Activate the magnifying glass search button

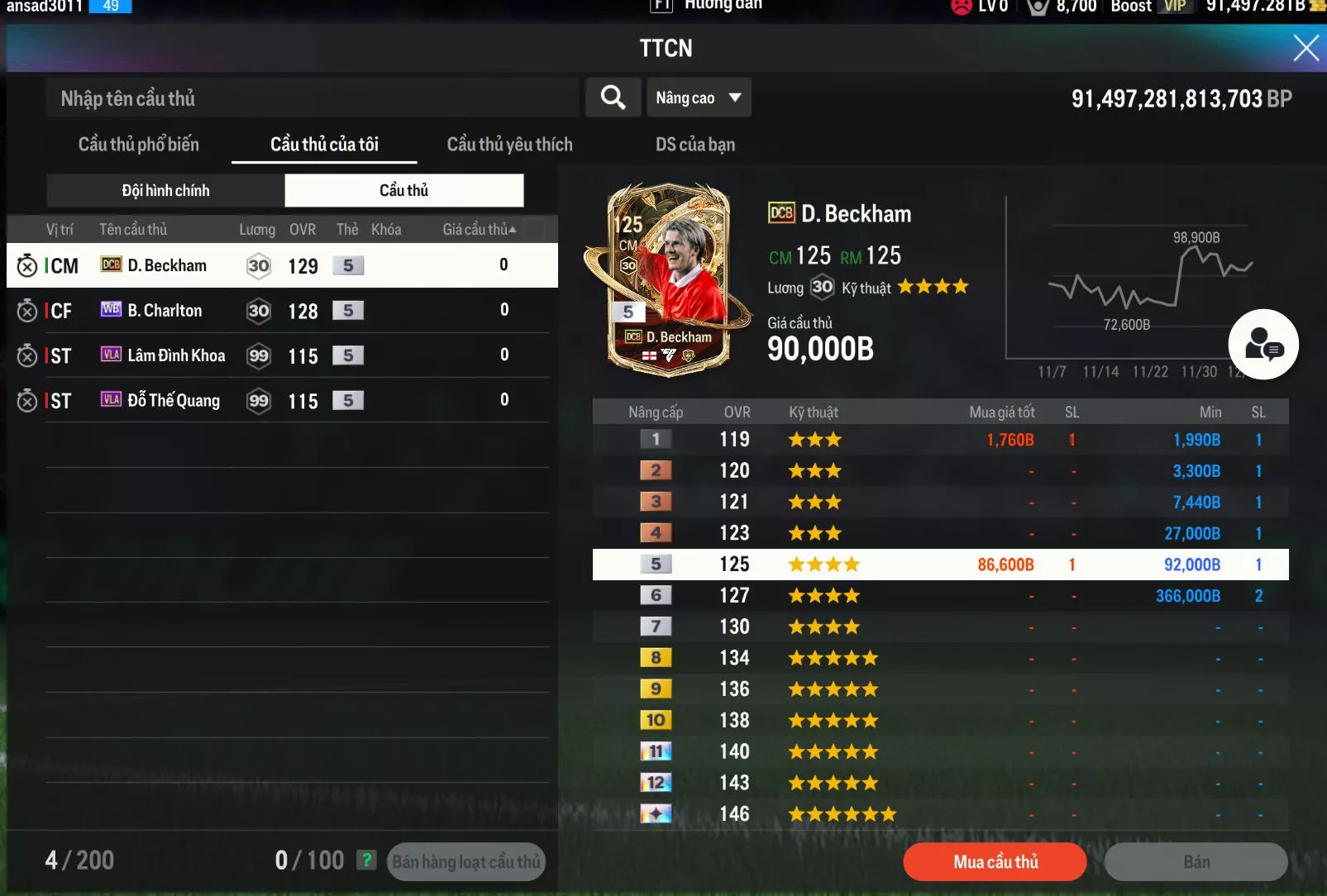tap(613, 98)
